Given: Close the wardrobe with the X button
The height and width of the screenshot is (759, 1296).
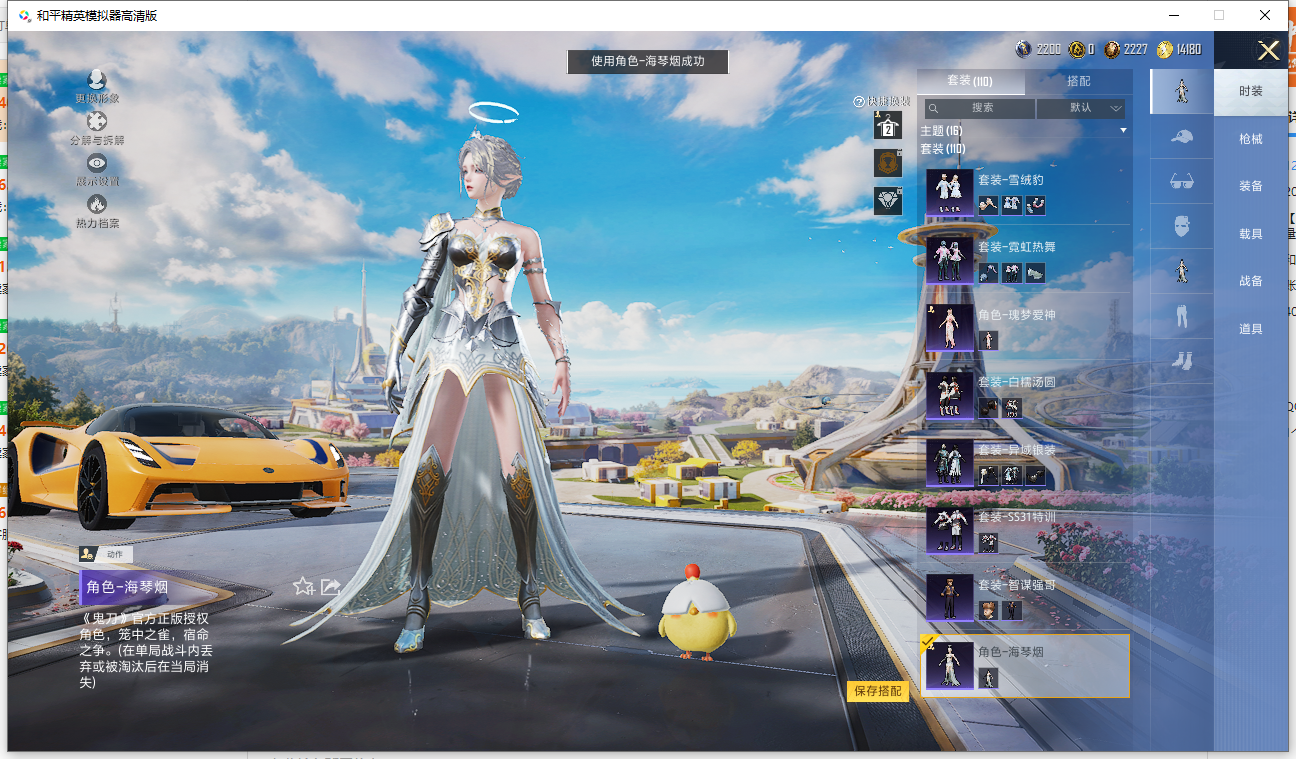Looking at the screenshot, I should pyautogui.click(x=1268, y=51).
